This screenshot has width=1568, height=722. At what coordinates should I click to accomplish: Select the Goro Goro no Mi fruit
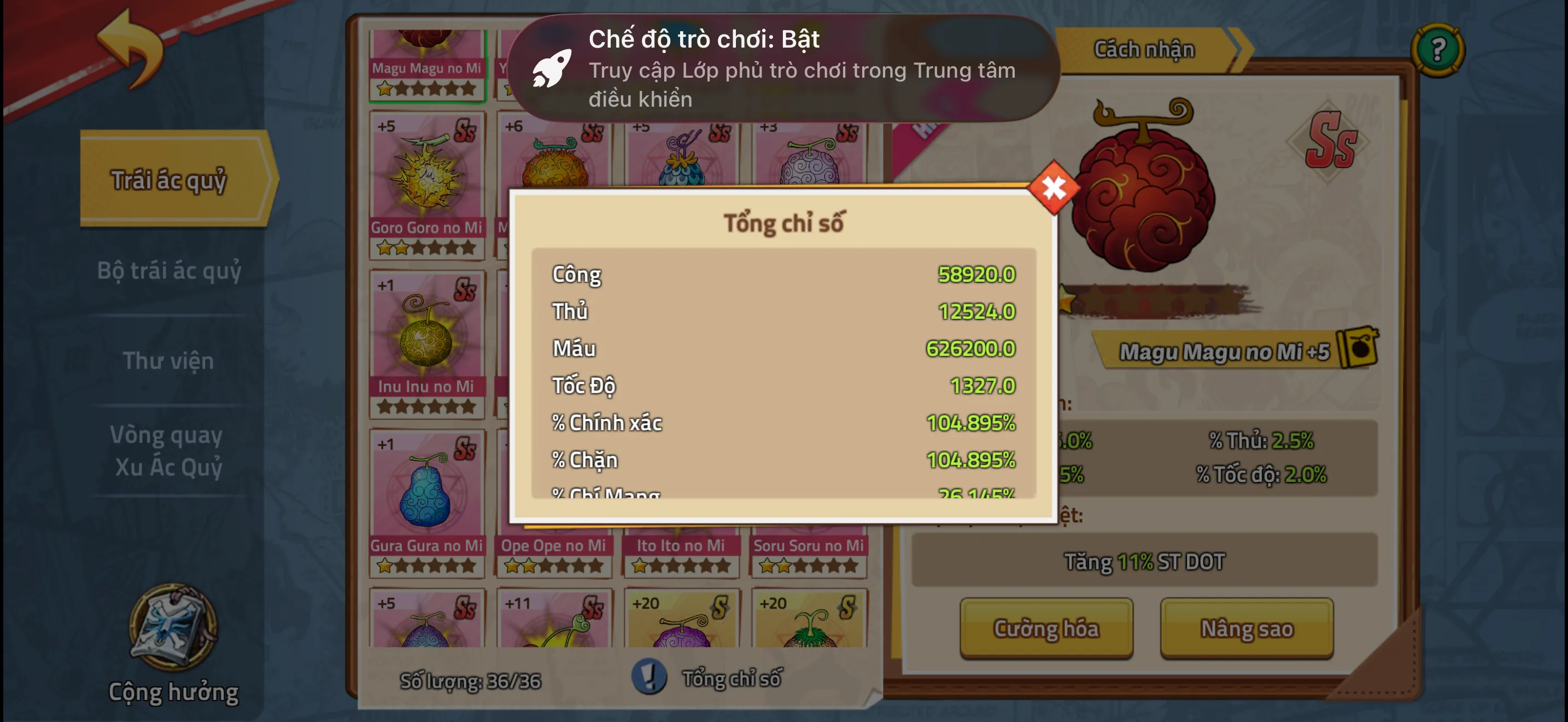tap(426, 183)
